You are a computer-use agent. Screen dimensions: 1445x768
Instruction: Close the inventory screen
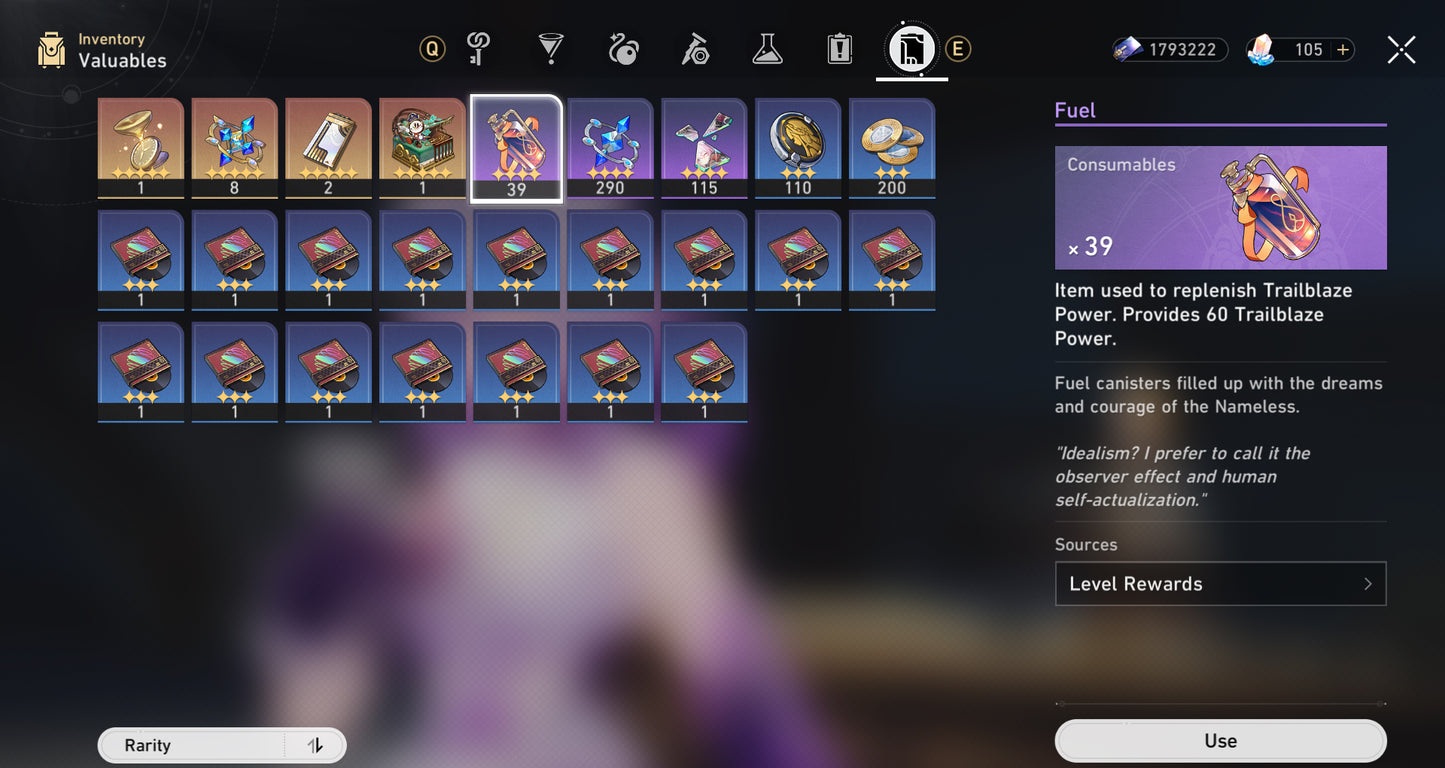(1401, 50)
